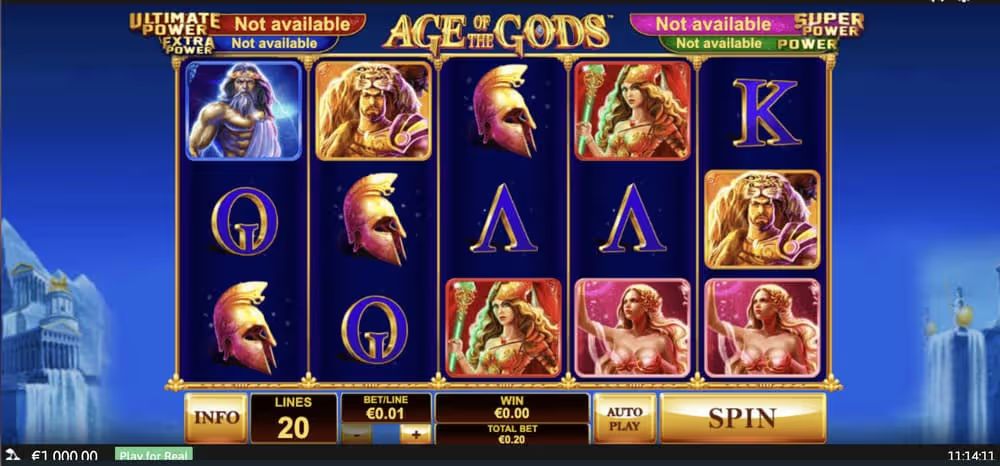Decrease the bet per line with minus
This screenshot has width=1000, height=466.
357,434
